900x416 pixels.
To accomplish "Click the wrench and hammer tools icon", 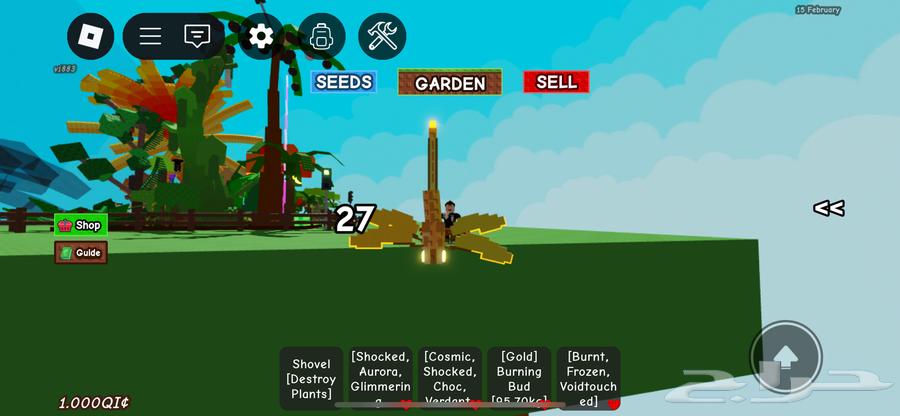I will (382, 37).
